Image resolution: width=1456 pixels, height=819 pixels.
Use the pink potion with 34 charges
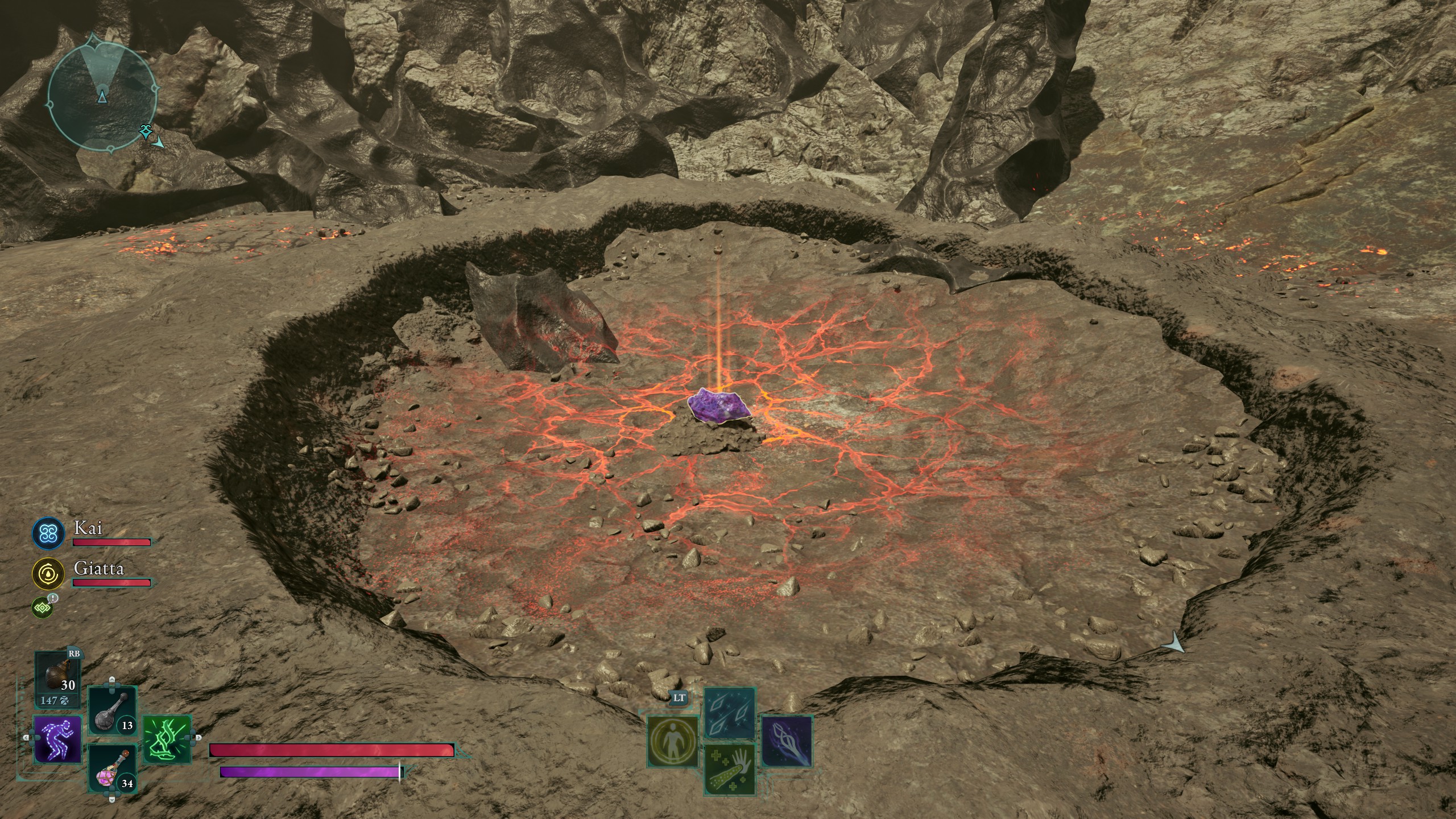click(112, 768)
